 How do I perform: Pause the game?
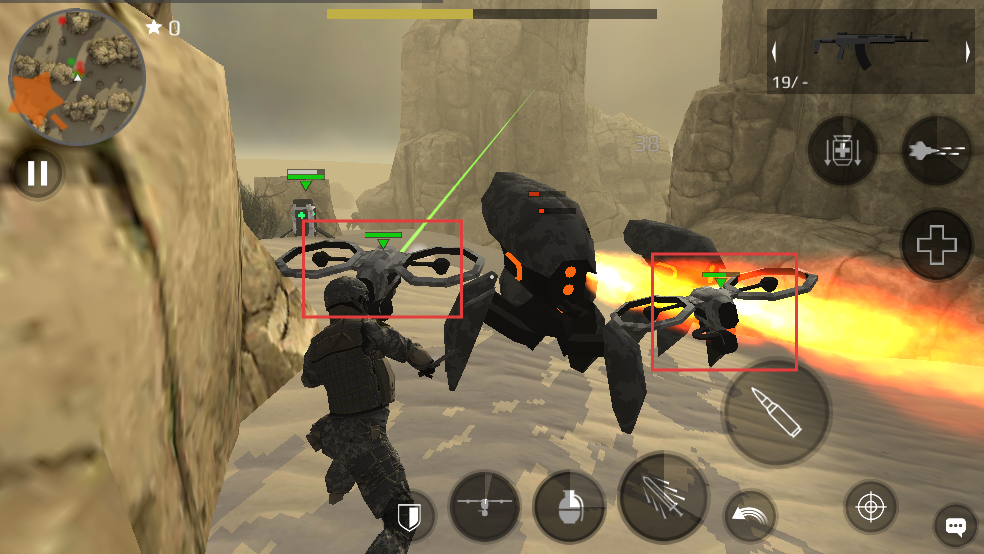coord(37,173)
